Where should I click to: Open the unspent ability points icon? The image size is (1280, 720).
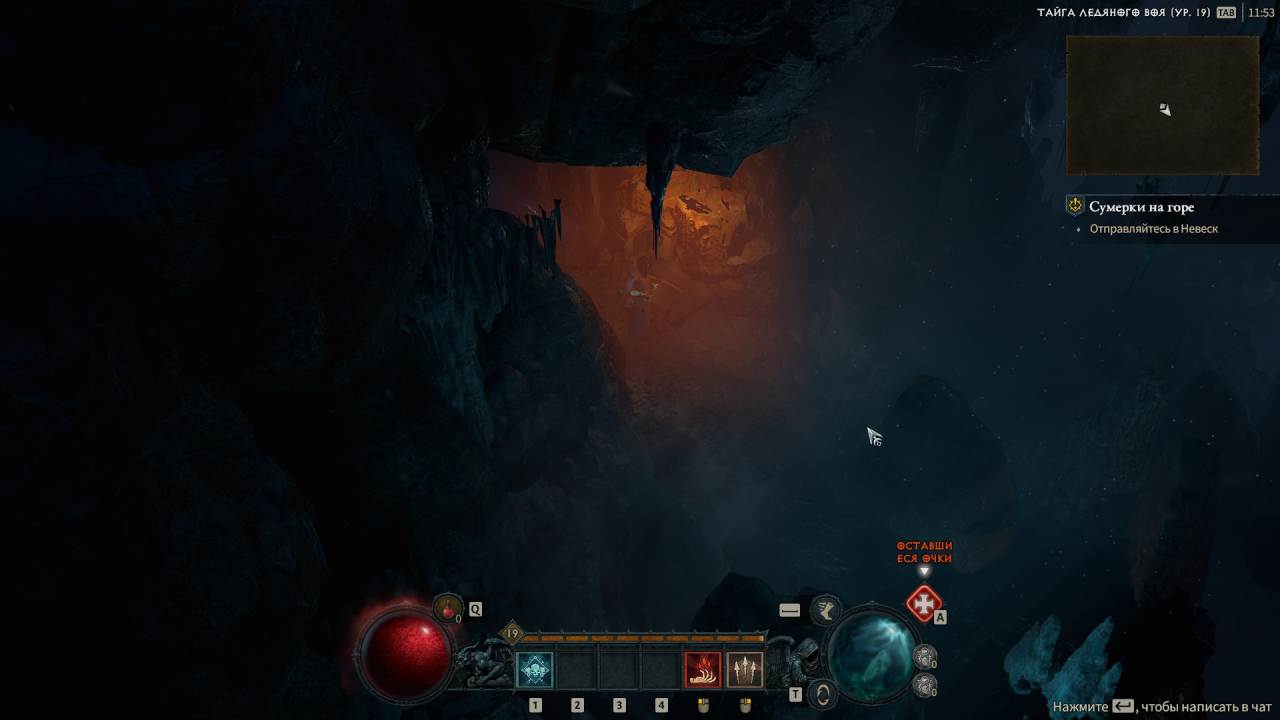(x=924, y=603)
